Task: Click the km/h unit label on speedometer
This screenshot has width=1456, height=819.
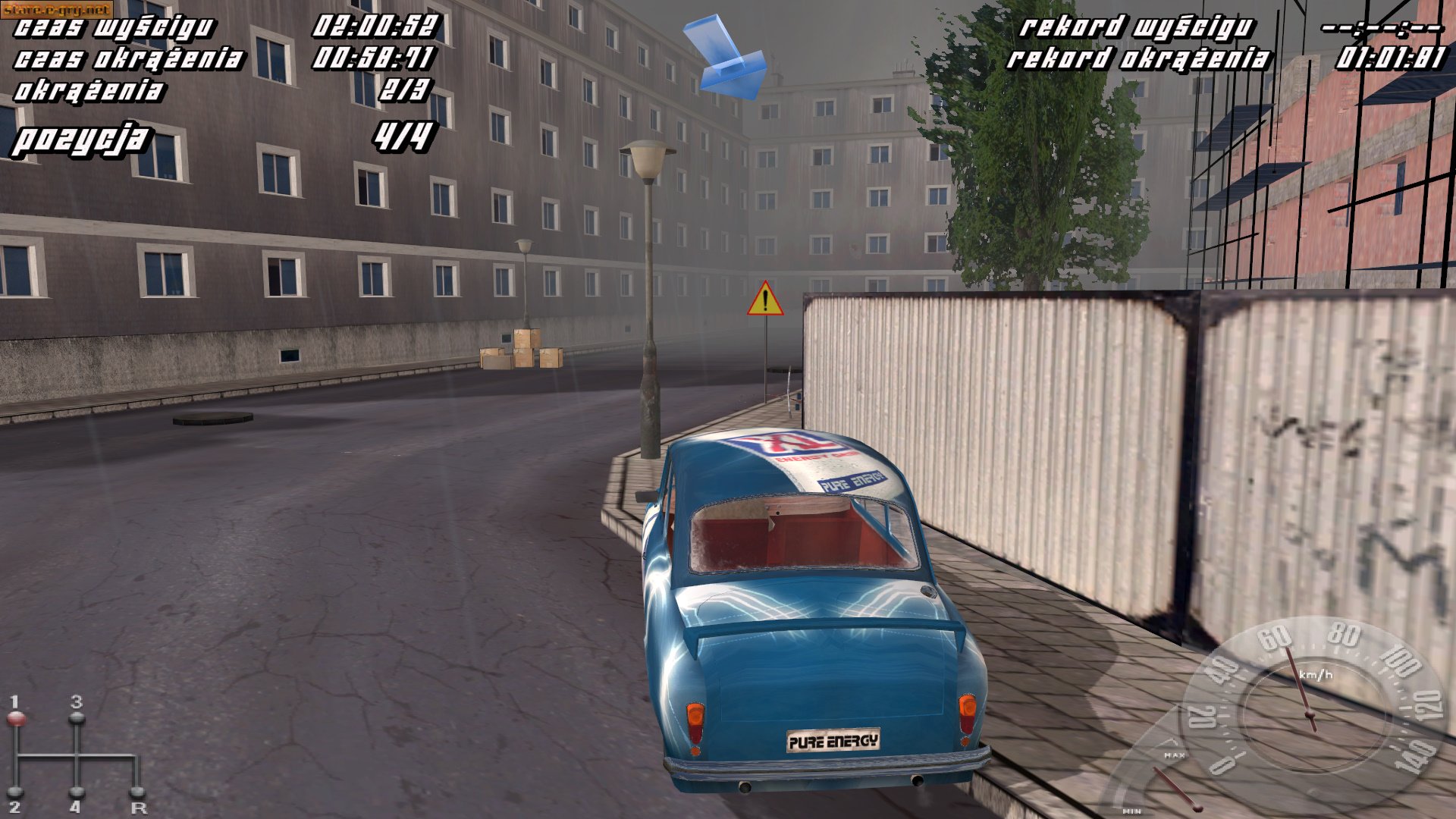Action: coord(1316,674)
